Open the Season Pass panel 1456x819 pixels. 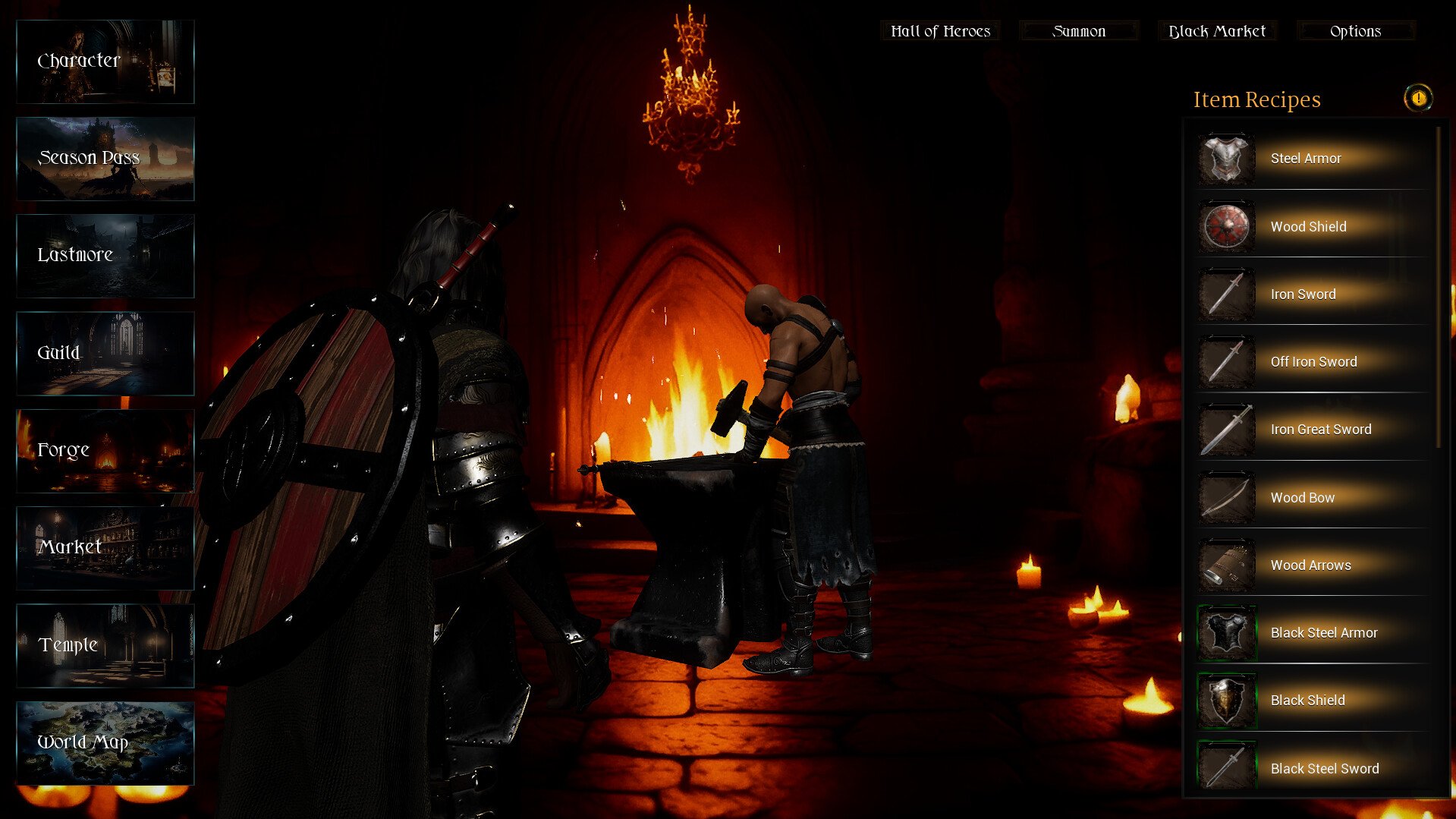tap(105, 159)
